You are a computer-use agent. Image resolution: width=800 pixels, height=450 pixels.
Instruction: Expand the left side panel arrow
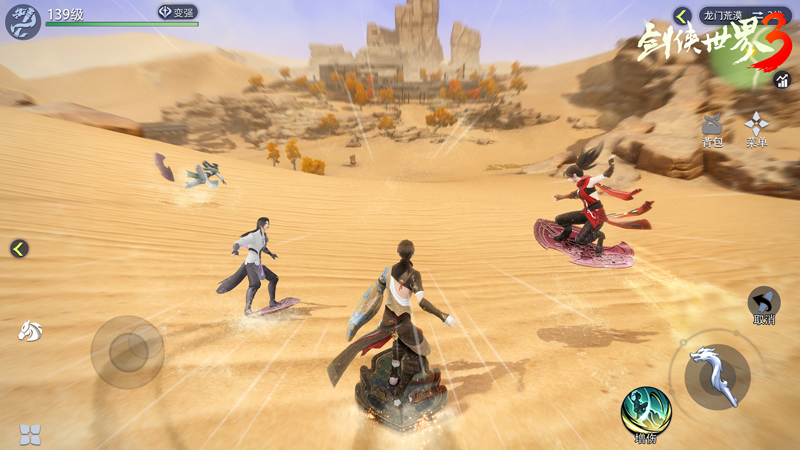click(19, 249)
